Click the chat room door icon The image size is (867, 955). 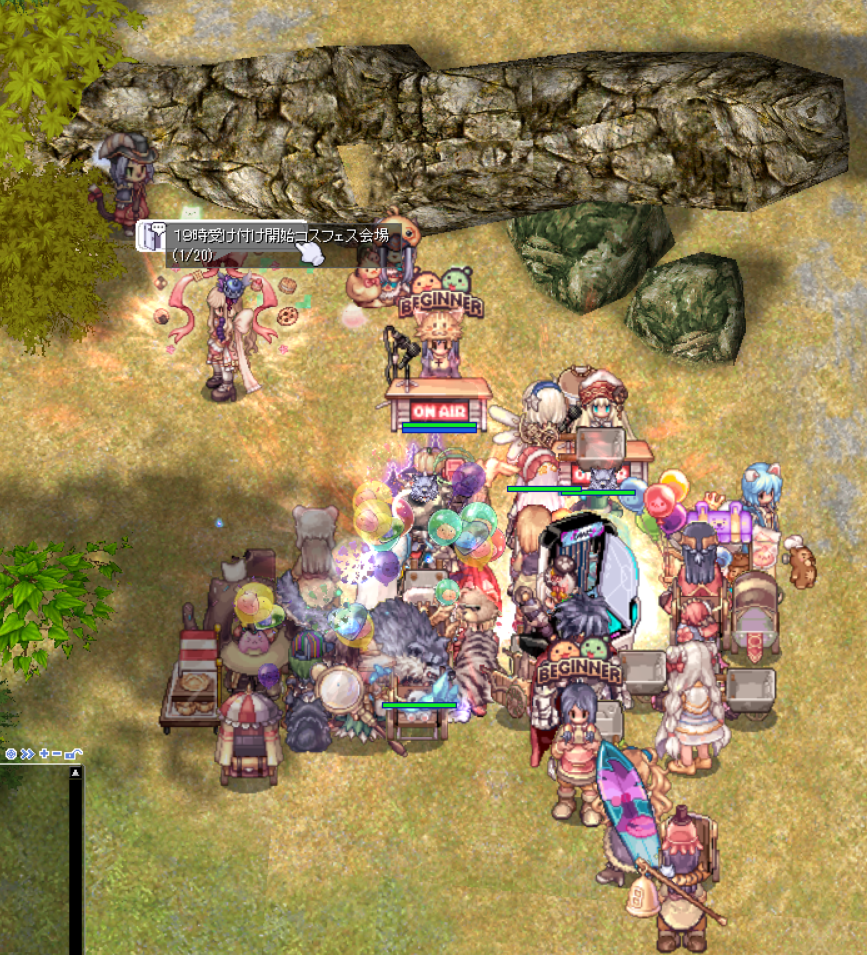[x=153, y=236]
